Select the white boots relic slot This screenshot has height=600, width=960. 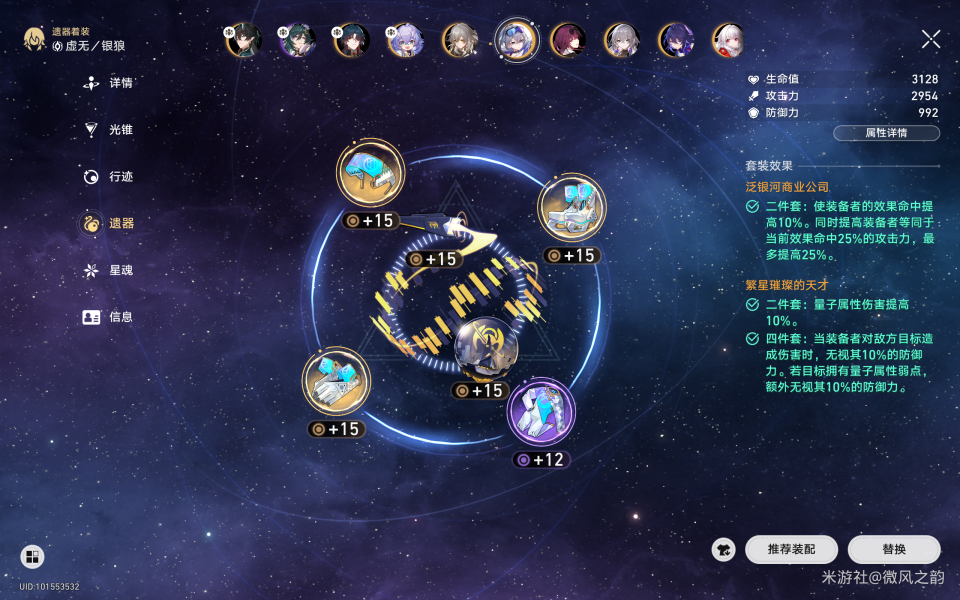[x=572, y=207]
